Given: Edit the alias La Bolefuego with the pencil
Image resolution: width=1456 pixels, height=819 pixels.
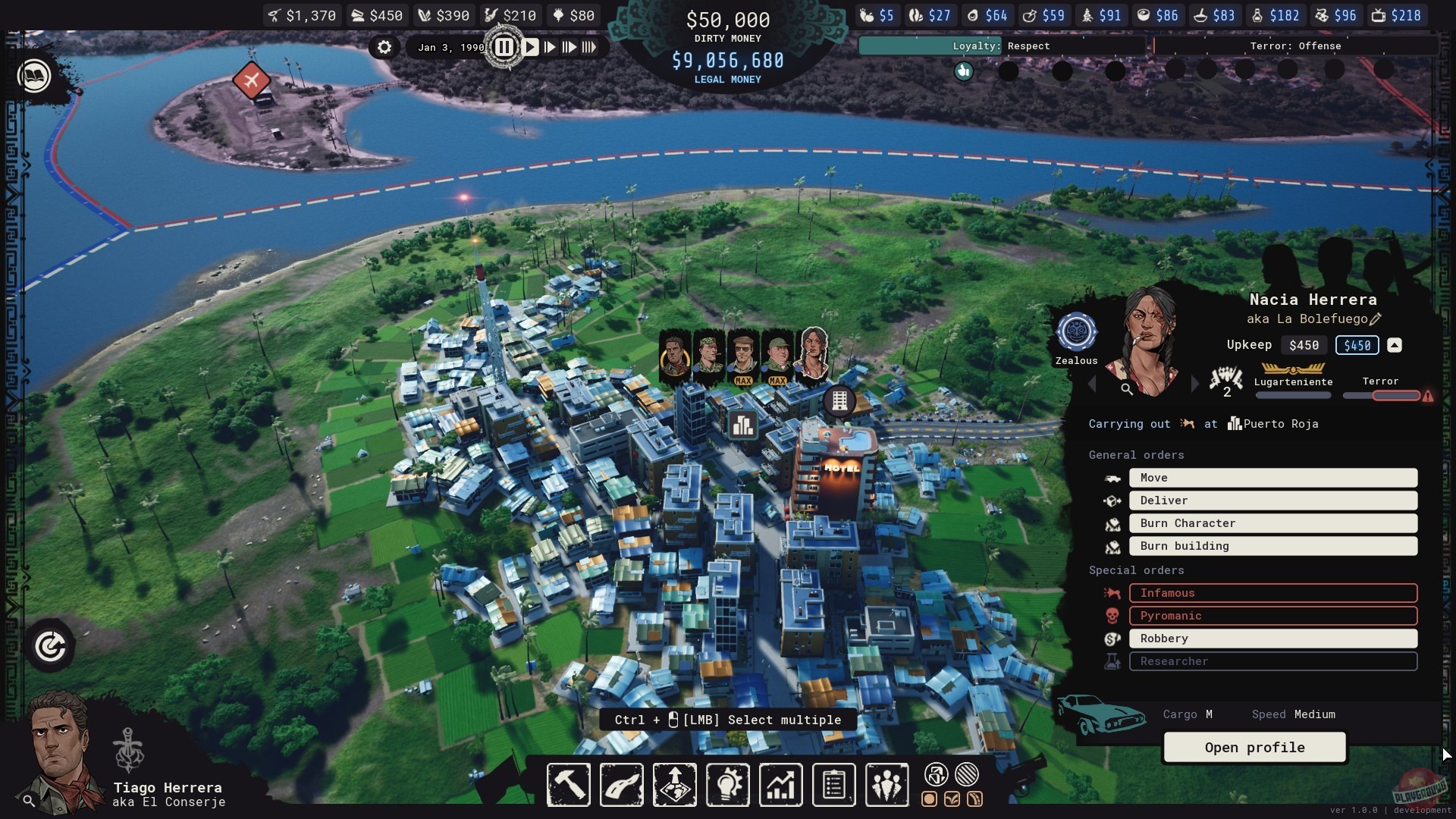Looking at the screenshot, I should pyautogui.click(x=1375, y=319).
